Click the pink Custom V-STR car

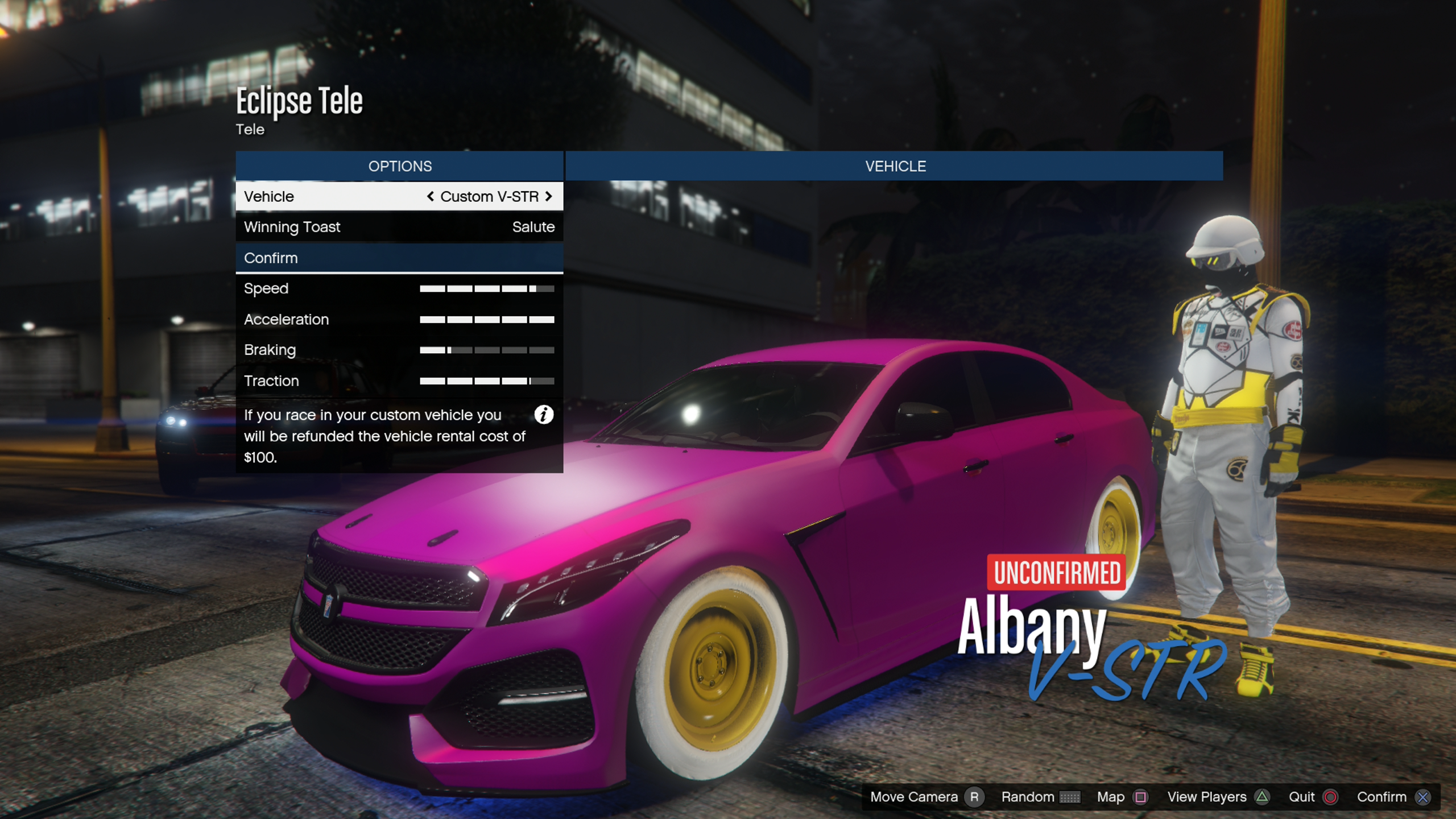711,540
